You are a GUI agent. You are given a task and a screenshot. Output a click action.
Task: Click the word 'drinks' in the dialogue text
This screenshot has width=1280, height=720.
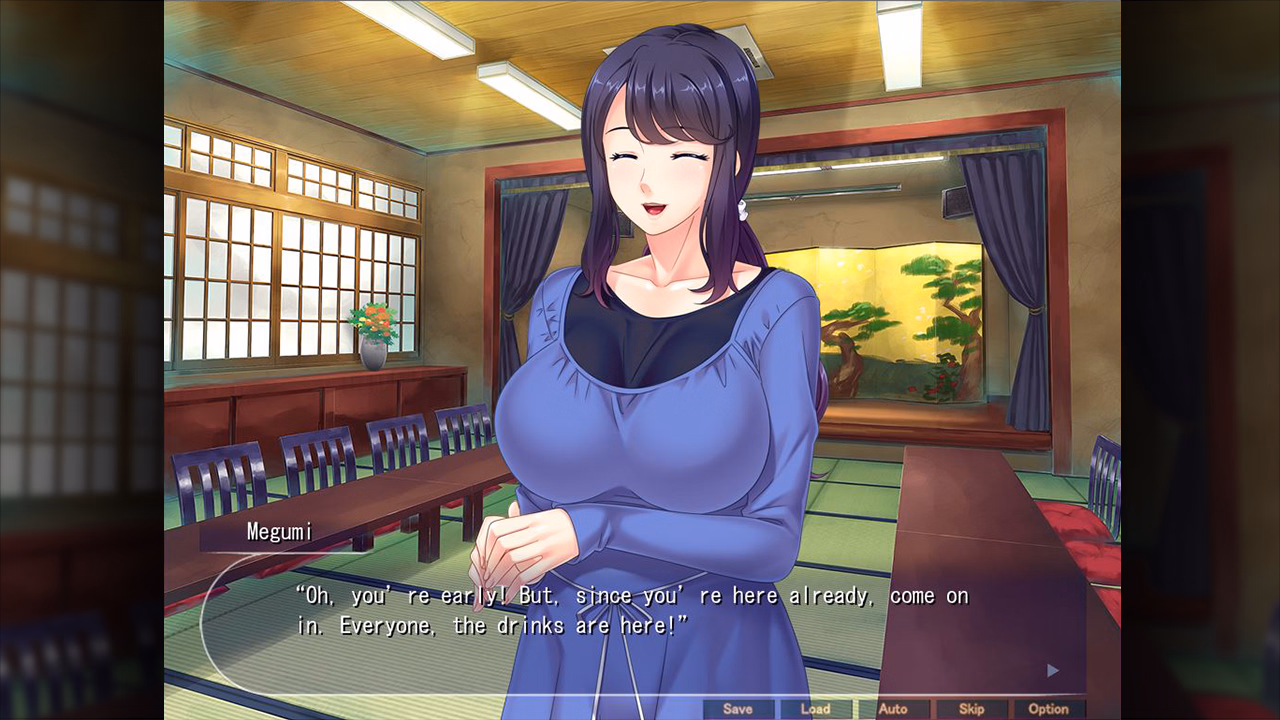(516, 623)
